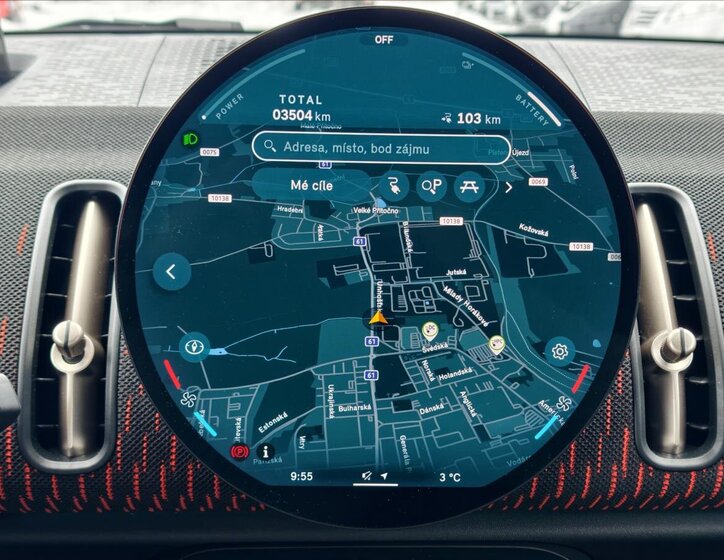Tap the info 'i' icon
Viewport: 724px width, 560px height.
266,452
